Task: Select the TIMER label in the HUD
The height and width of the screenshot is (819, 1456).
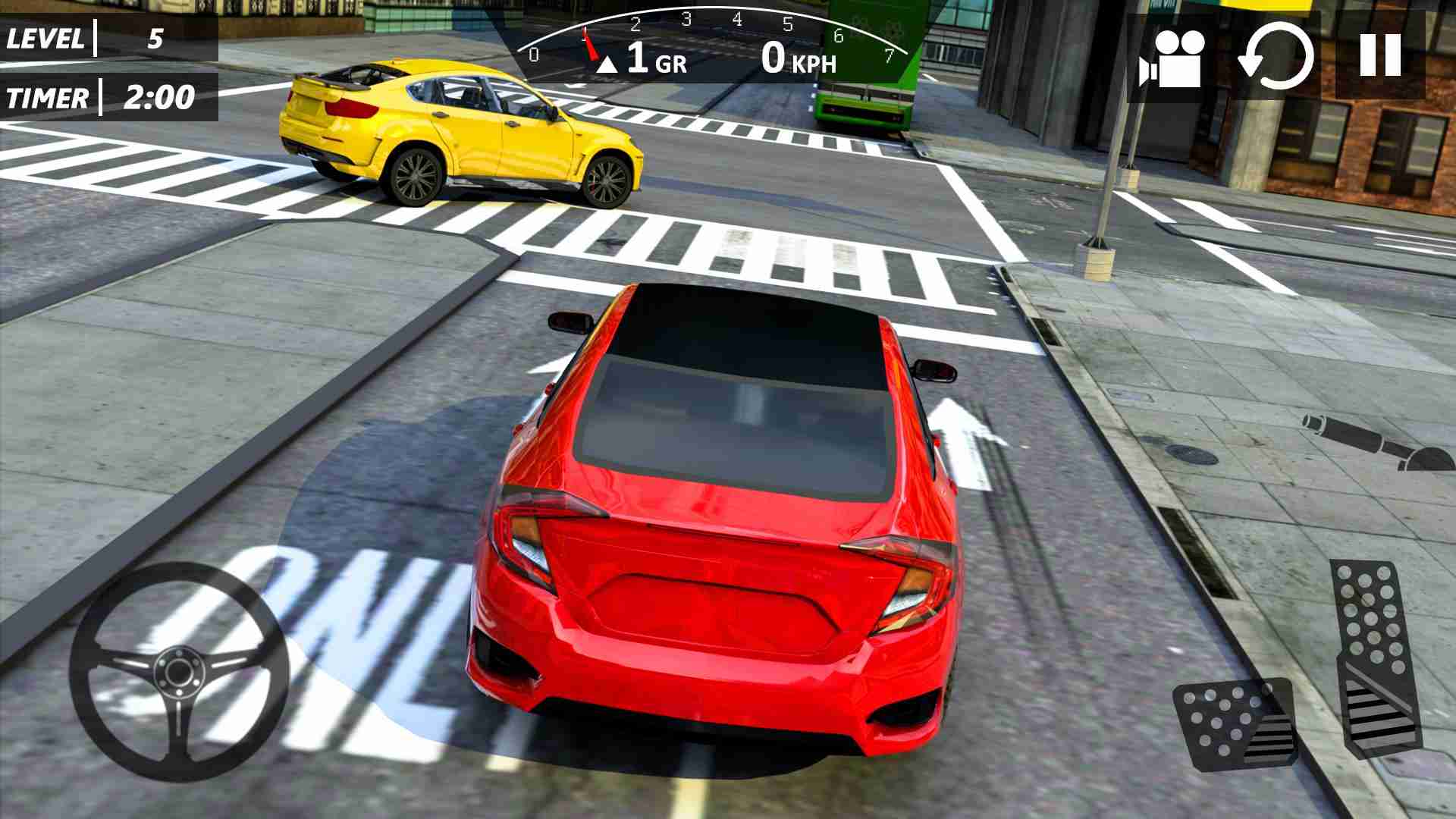Action: point(47,97)
